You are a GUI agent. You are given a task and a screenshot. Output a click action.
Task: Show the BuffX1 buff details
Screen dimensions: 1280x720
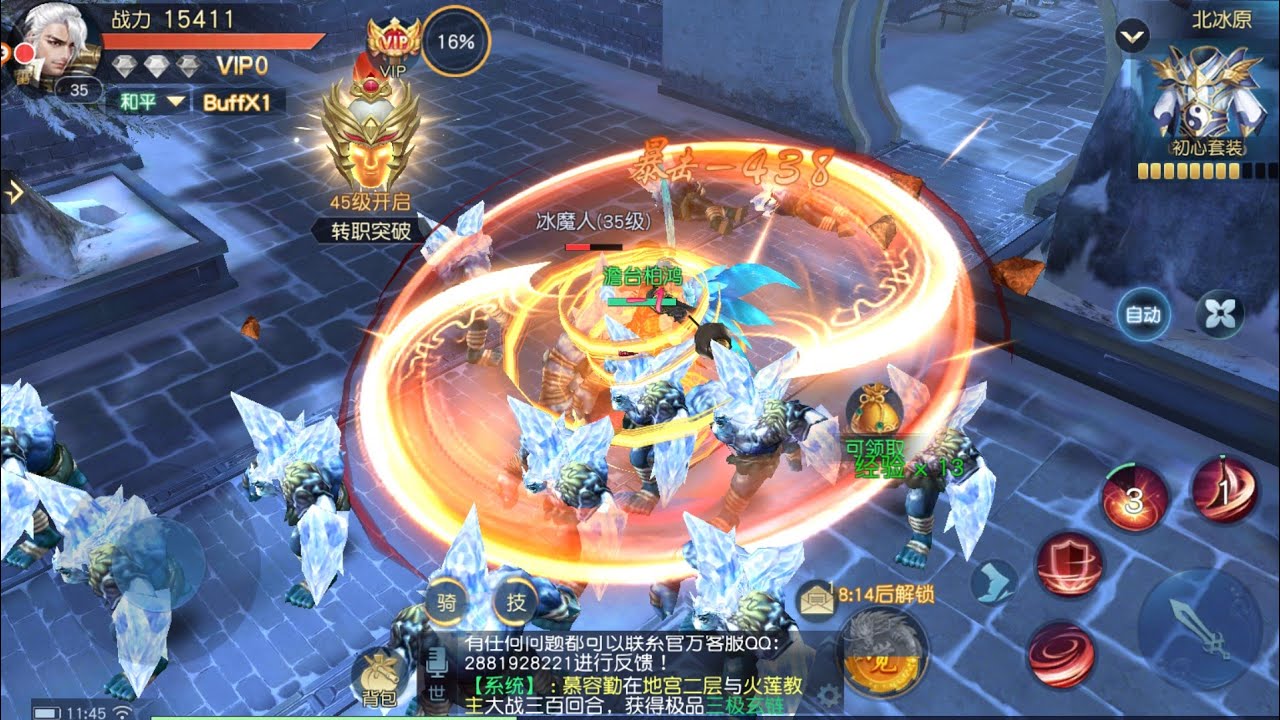pyautogui.click(x=238, y=101)
